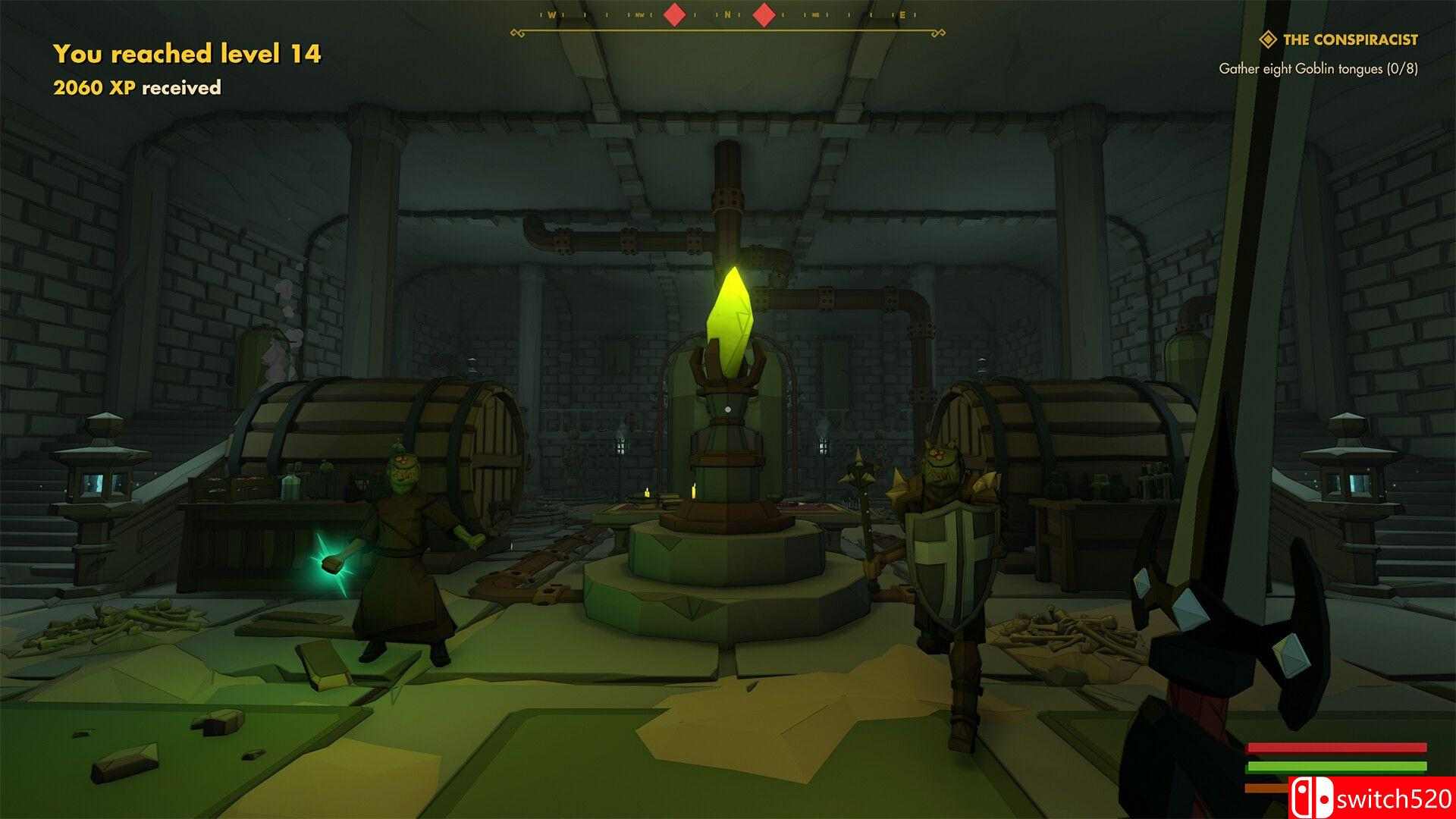
Task: Click the switch520 watermark logo
Action: (x=1371, y=798)
